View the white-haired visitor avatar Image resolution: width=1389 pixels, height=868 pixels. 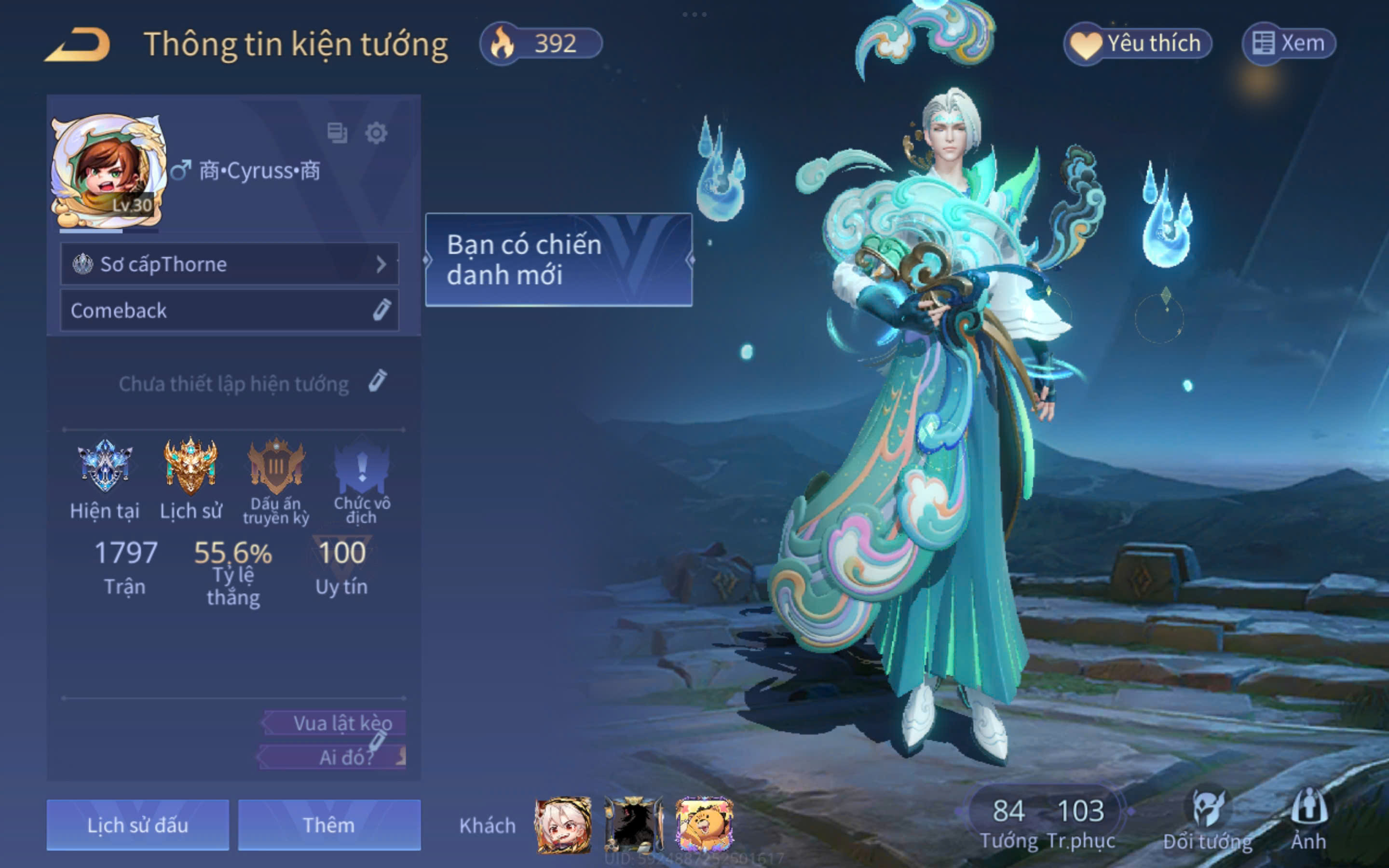pyautogui.click(x=562, y=825)
